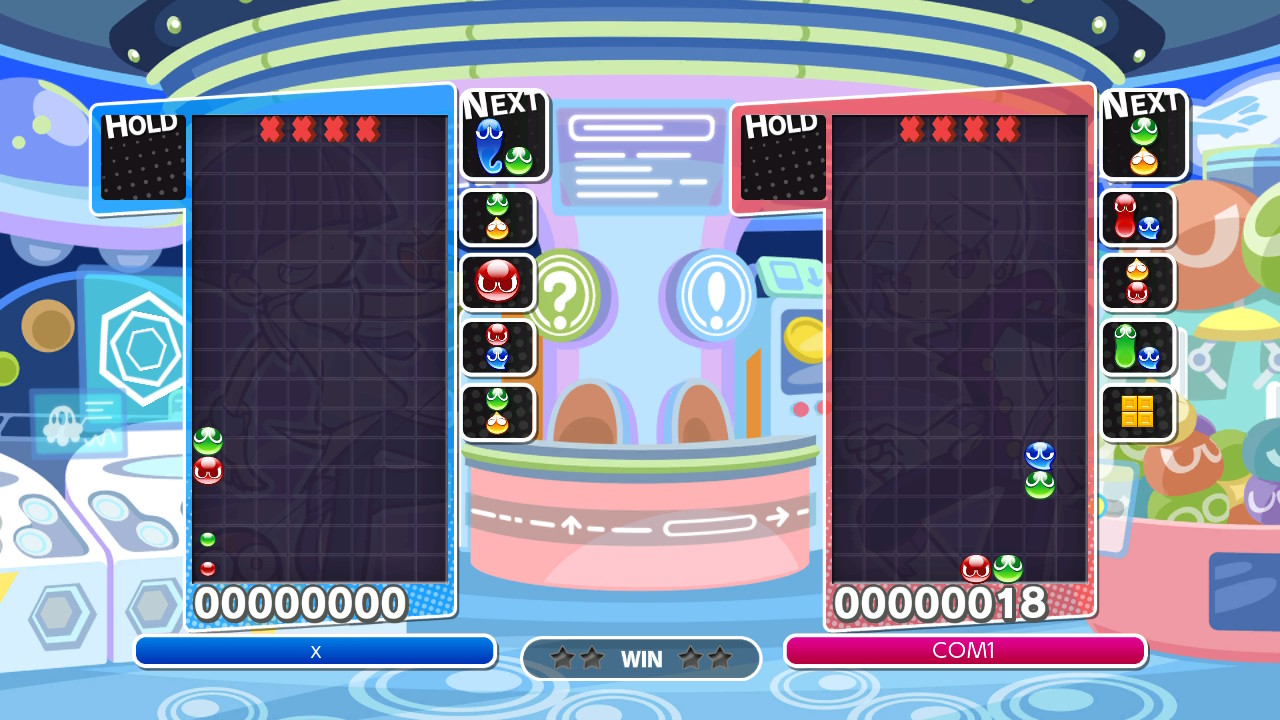The image size is (1280, 720).
Task: Click the tall red and blue puyo preview
Action: [x=1137, y=217]
